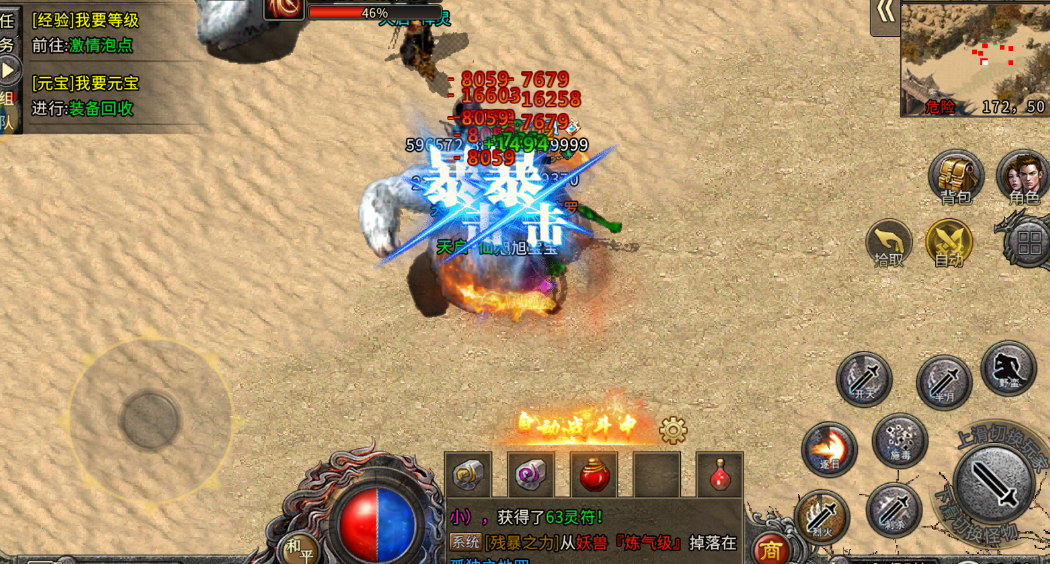Activate the 烈火 sword skill
This screenshot has width=1050, height=564.
pos(822,517)
